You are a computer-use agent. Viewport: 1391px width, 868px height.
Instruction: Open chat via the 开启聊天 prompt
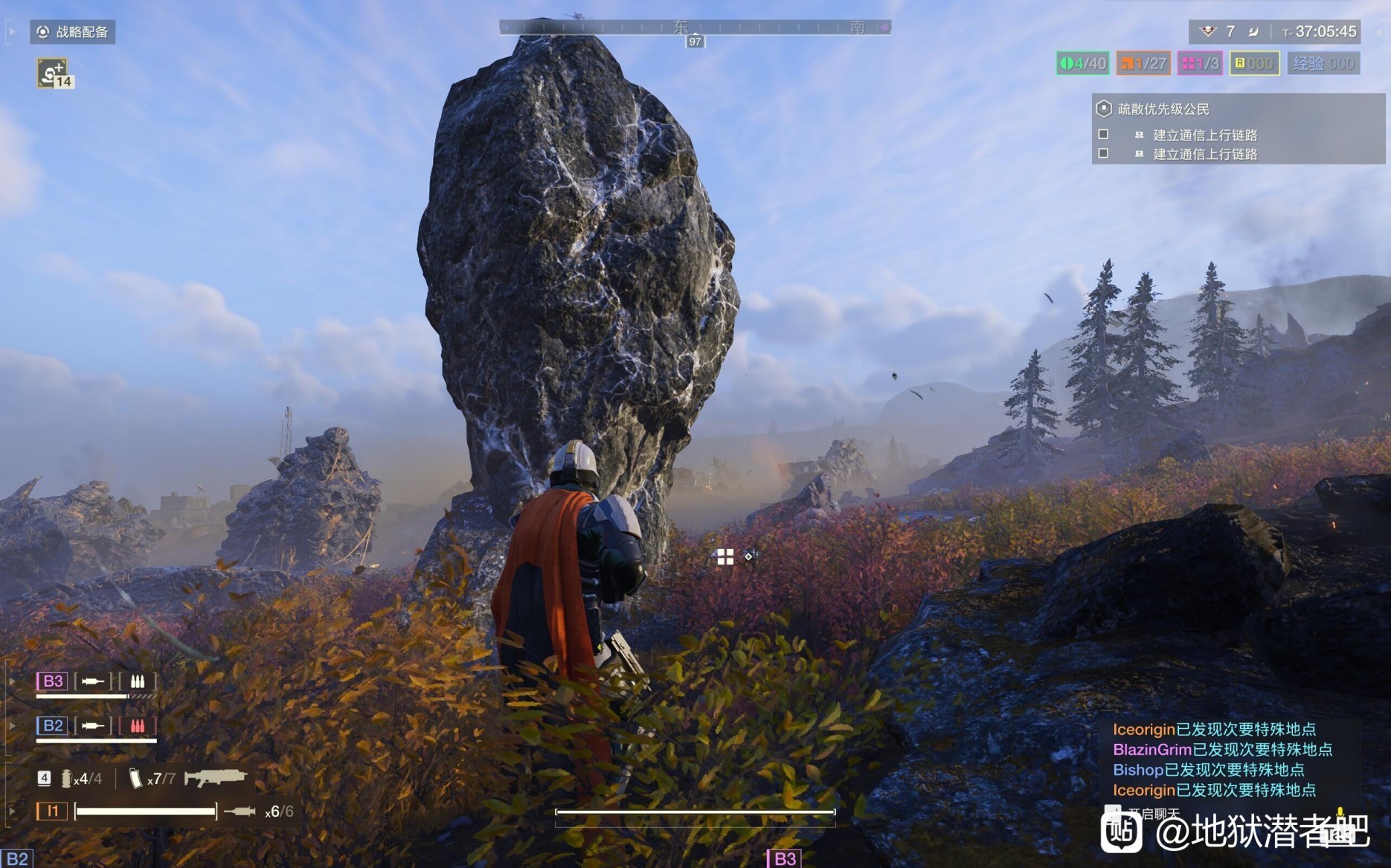[x=1153, y=814]
